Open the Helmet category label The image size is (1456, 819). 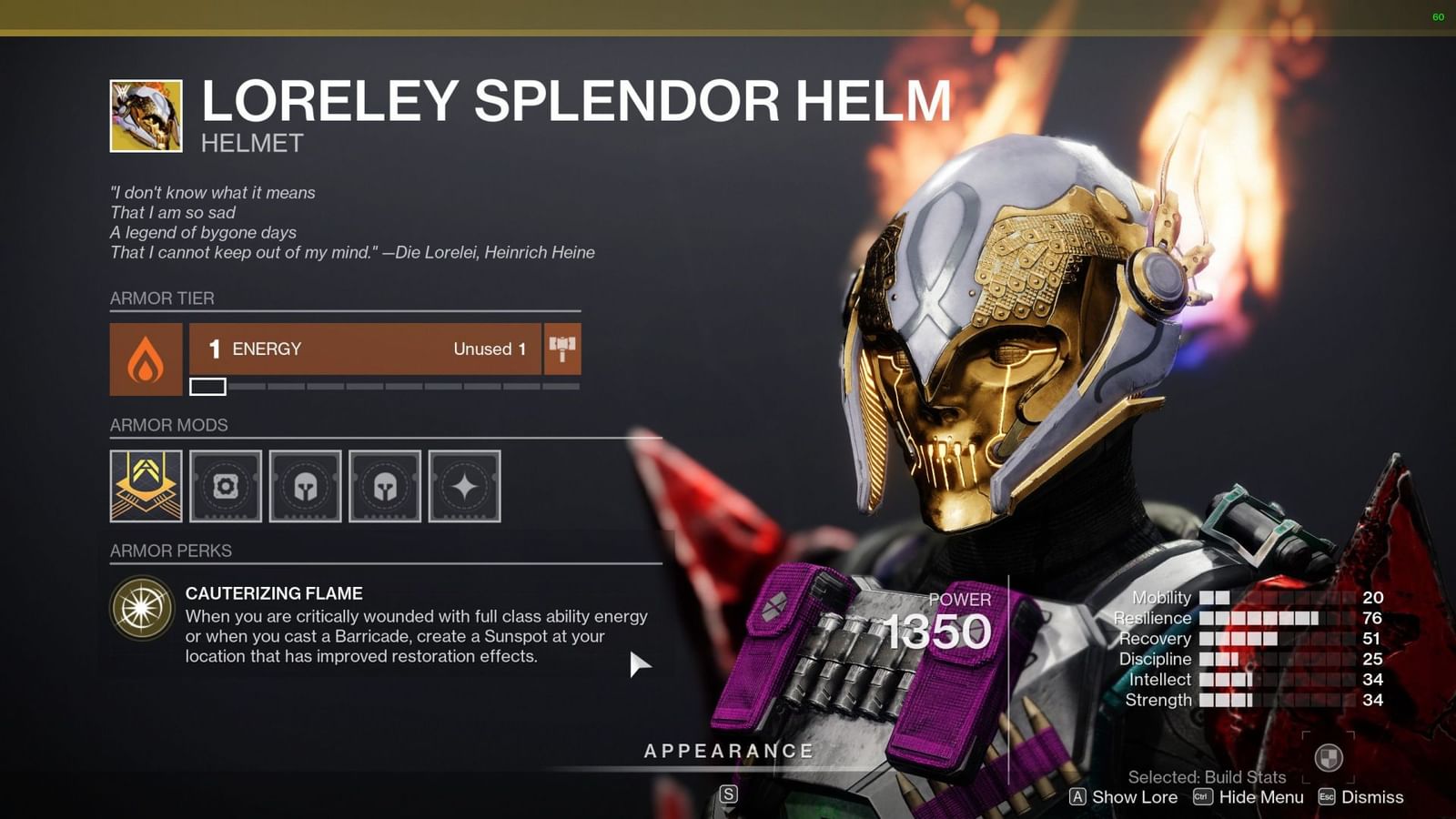(x=252, y=142)
